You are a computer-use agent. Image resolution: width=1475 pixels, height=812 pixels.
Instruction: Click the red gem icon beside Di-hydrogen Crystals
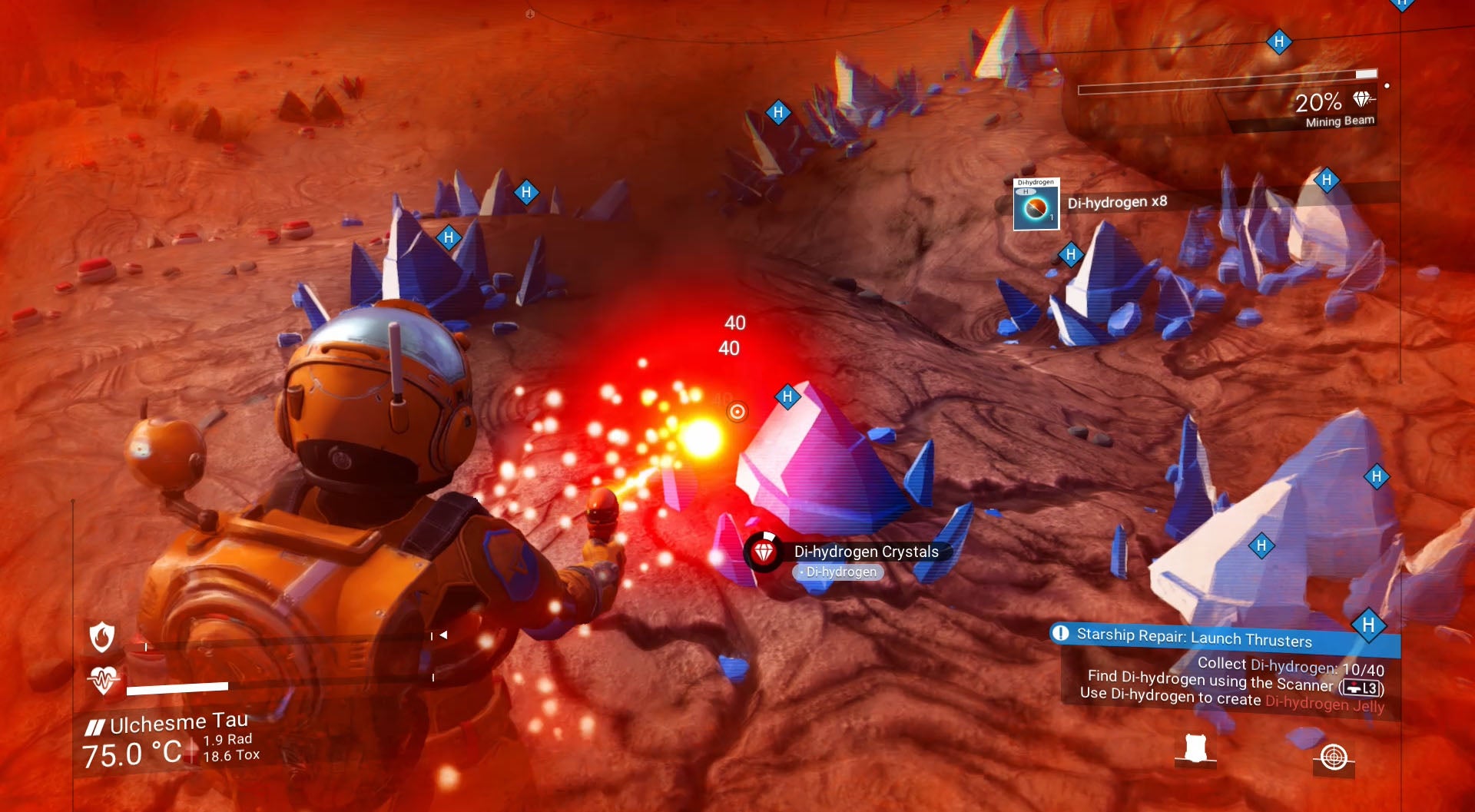(x=764, y=552)
